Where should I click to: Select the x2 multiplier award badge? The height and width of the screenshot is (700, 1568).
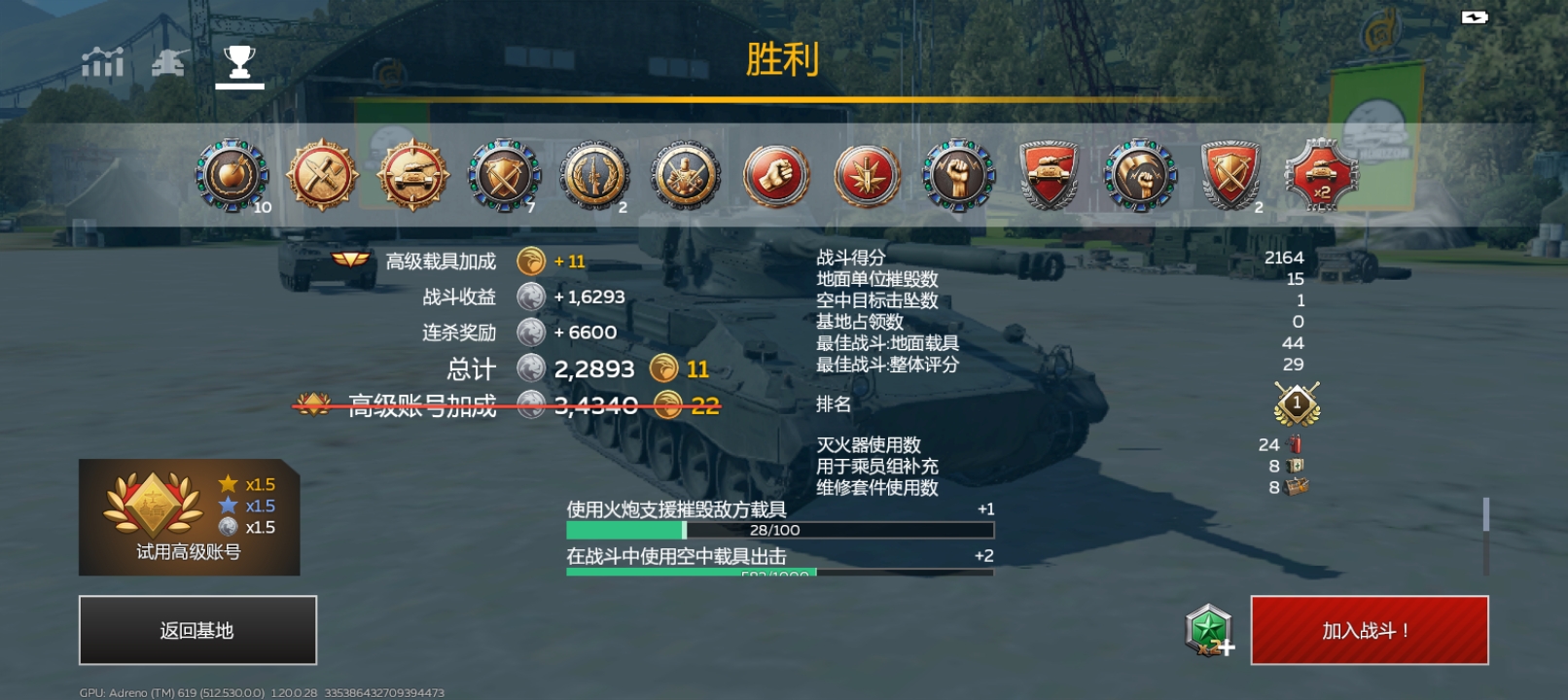tap(1323, 177)
